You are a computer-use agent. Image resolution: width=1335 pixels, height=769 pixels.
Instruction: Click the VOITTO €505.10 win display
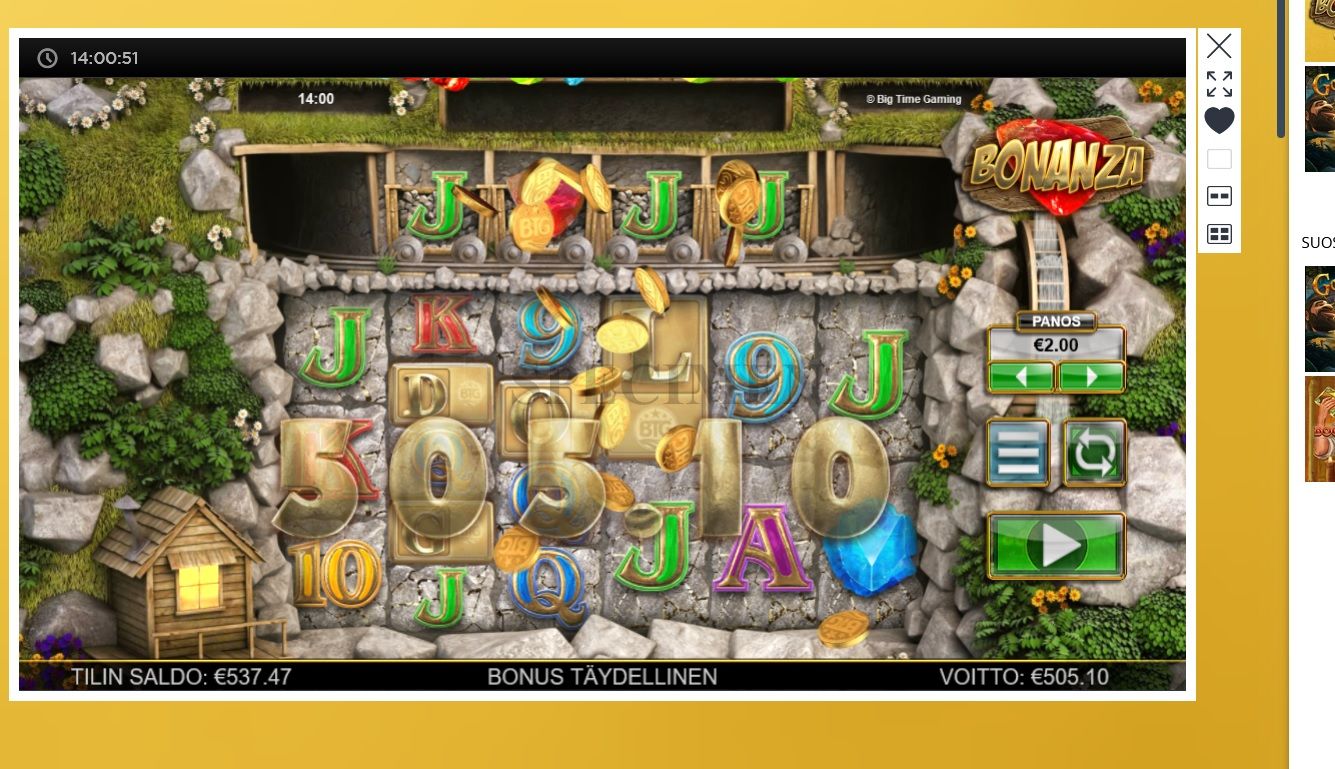(x=1024, y=677)
